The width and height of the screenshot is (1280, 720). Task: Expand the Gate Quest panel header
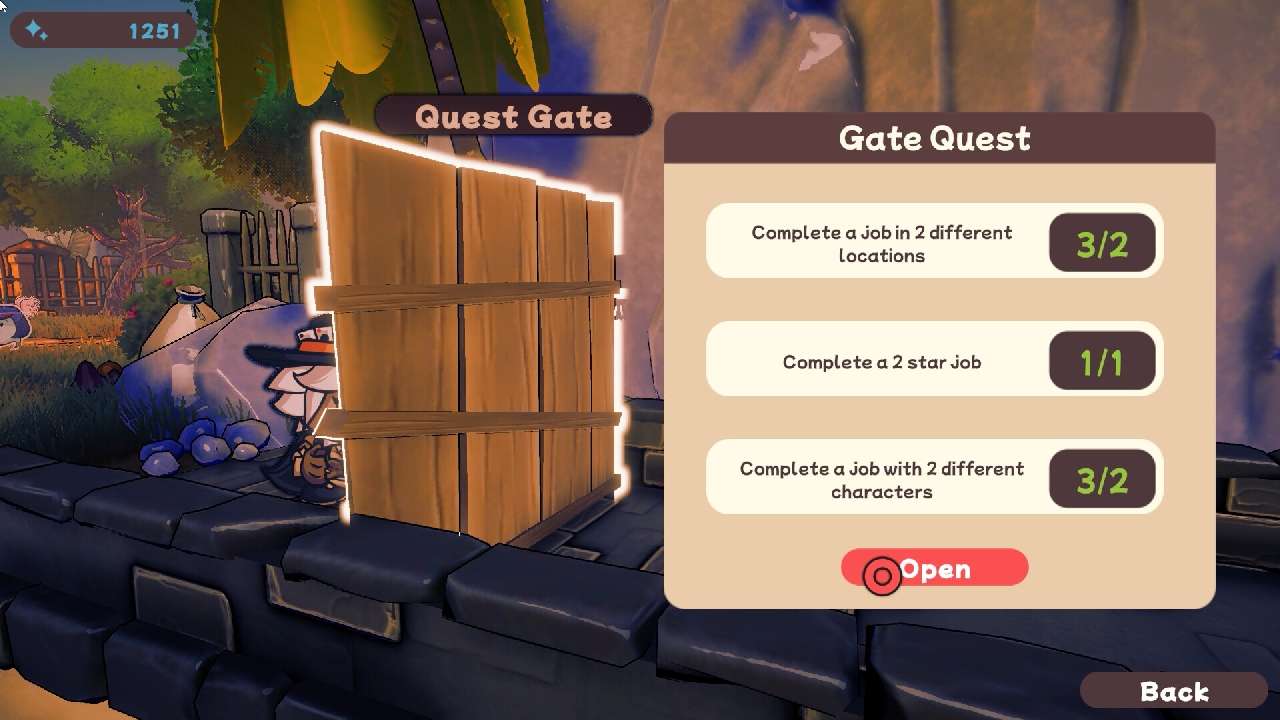tap(935, 138)
